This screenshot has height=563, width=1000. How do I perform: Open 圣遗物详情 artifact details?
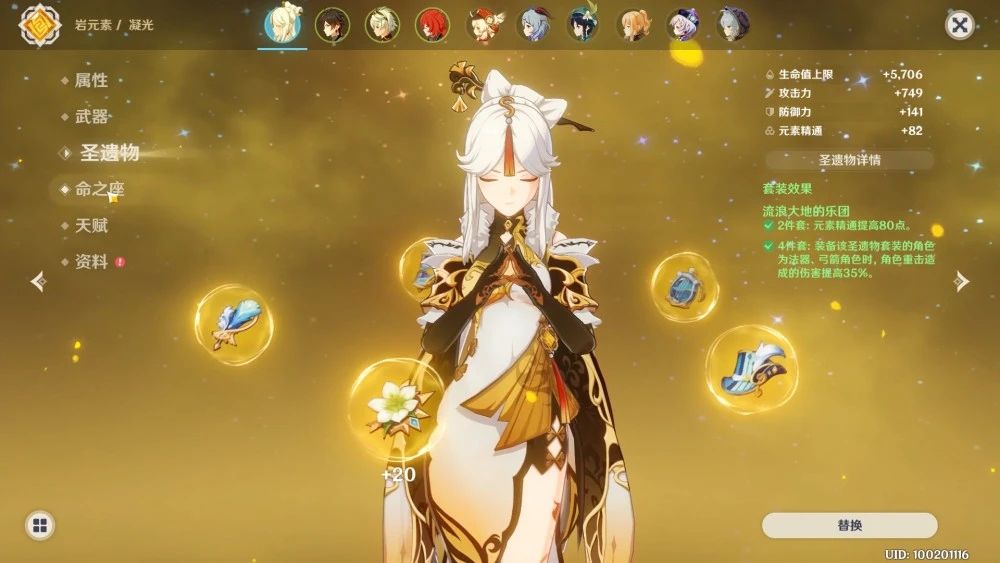coord(849,160)
